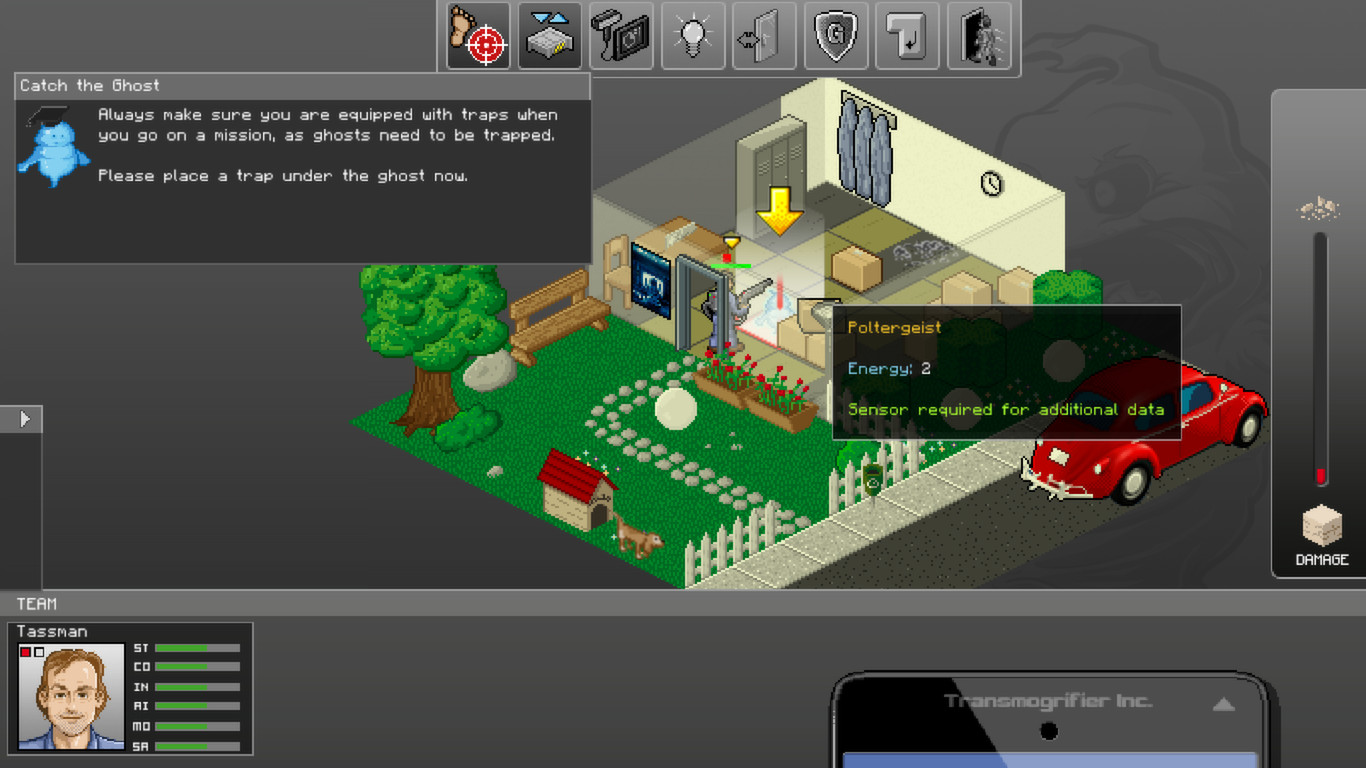Screen dimensions: 1366x768
Task: Expand the Transmogrifier Inc. phone panel upward
Action: coord(1222,704)
